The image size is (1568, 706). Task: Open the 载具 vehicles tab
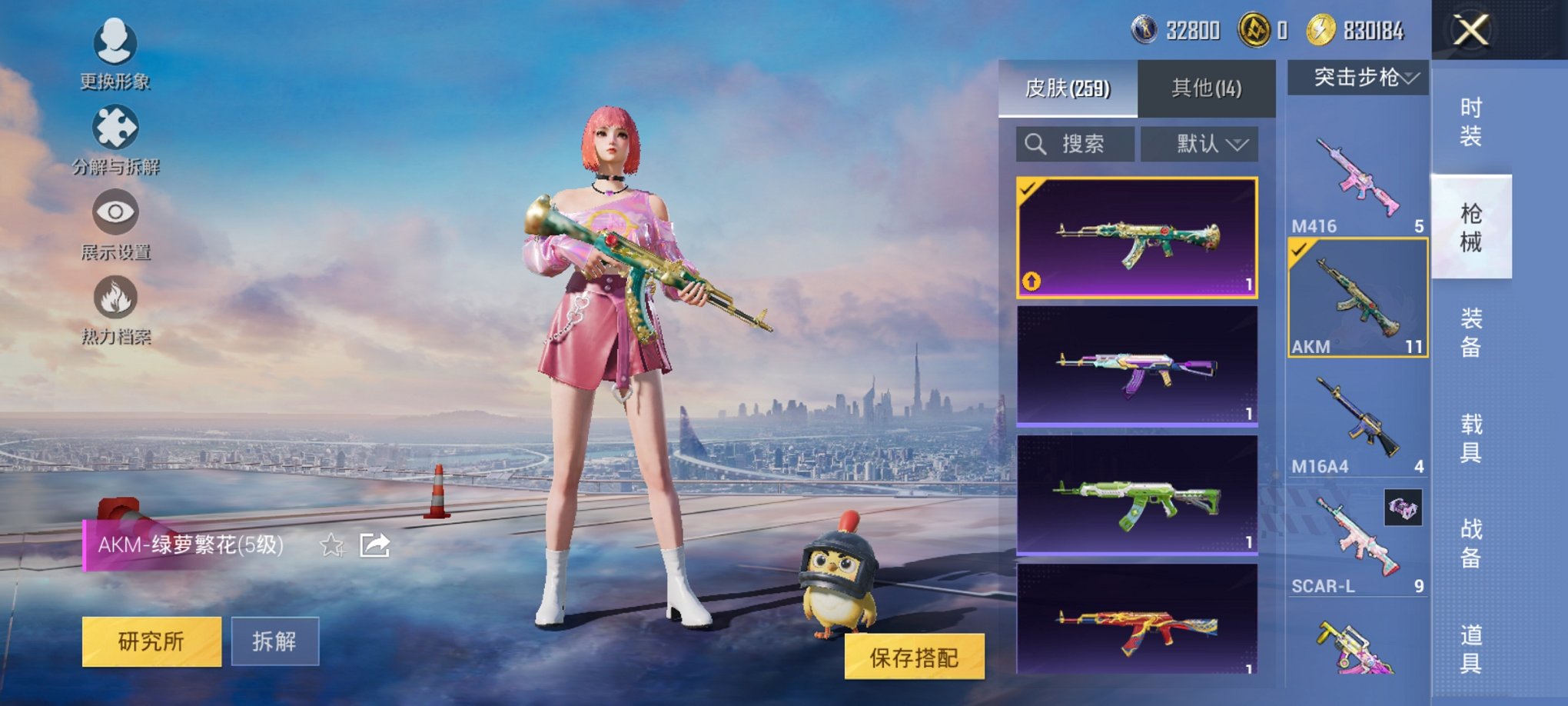[1473, 441]
